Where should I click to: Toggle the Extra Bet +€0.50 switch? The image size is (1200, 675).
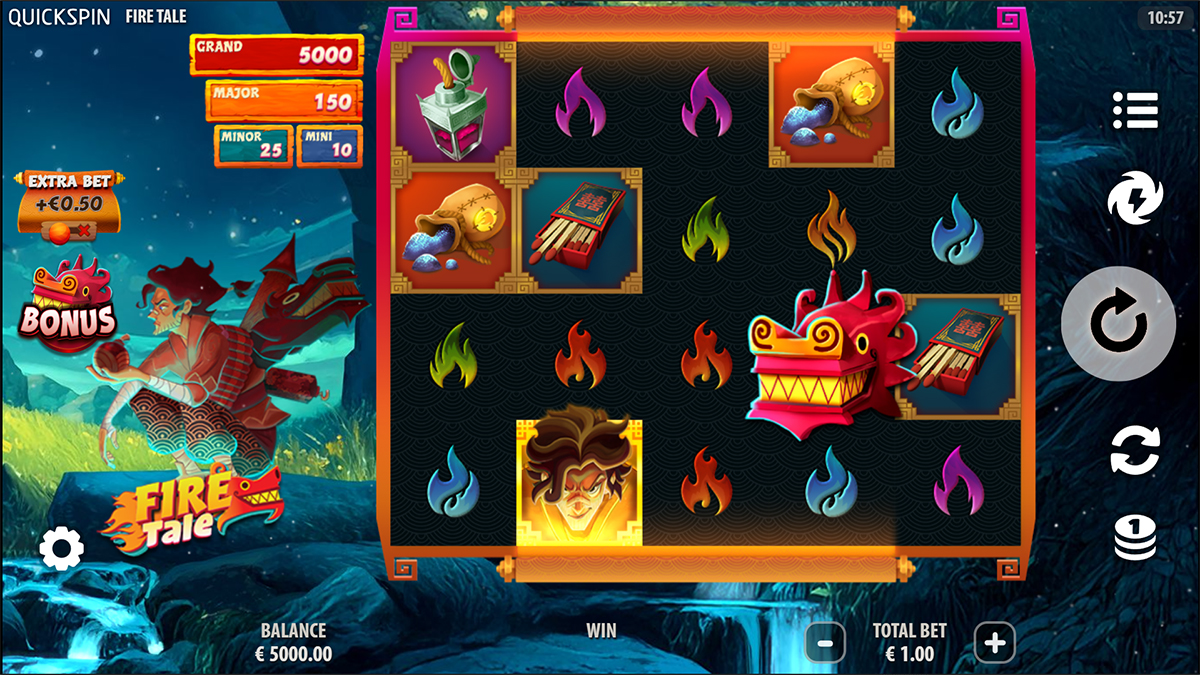click(69, 229)
